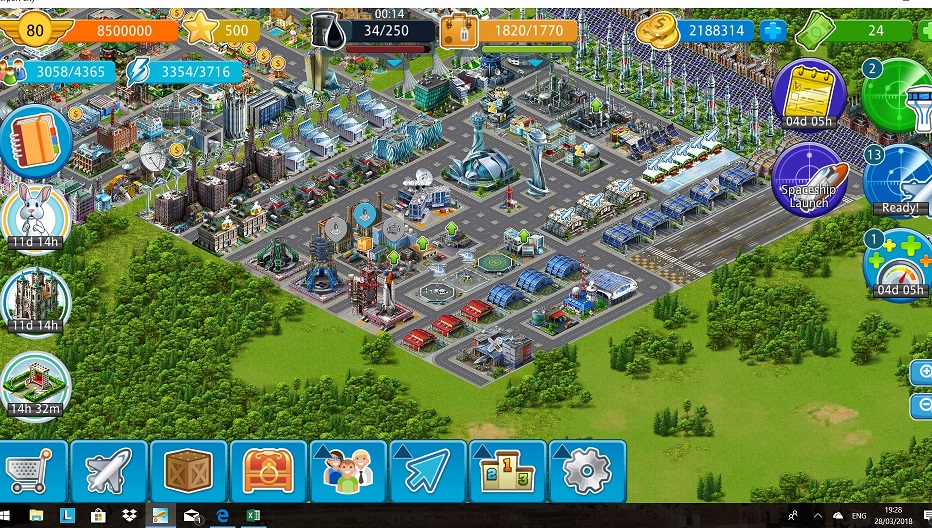Open the airplane fleet menu
Image resolution: width=932 pixels, height=528 pixels.
pos(109,470)
